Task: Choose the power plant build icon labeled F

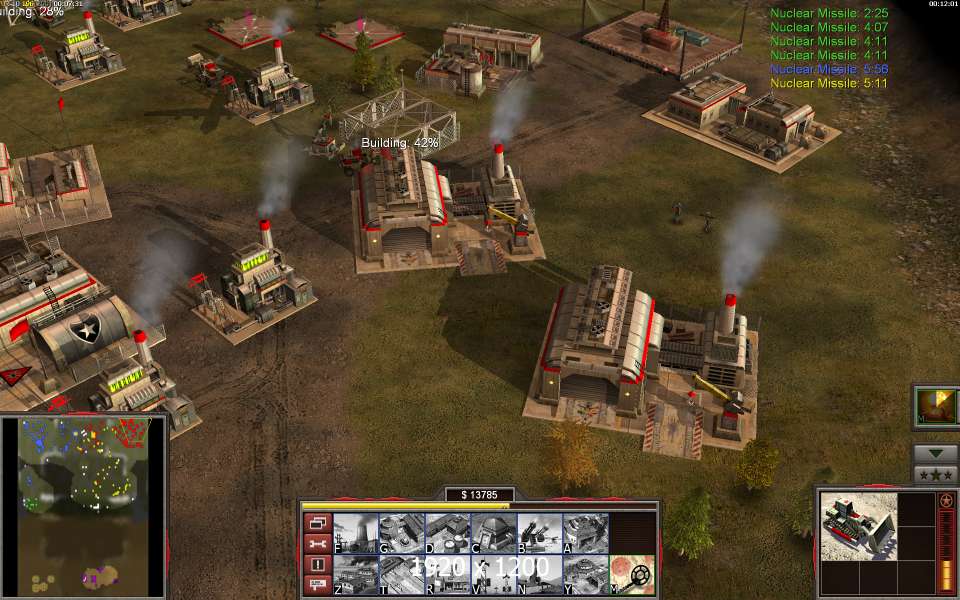Action: (355, 533)
